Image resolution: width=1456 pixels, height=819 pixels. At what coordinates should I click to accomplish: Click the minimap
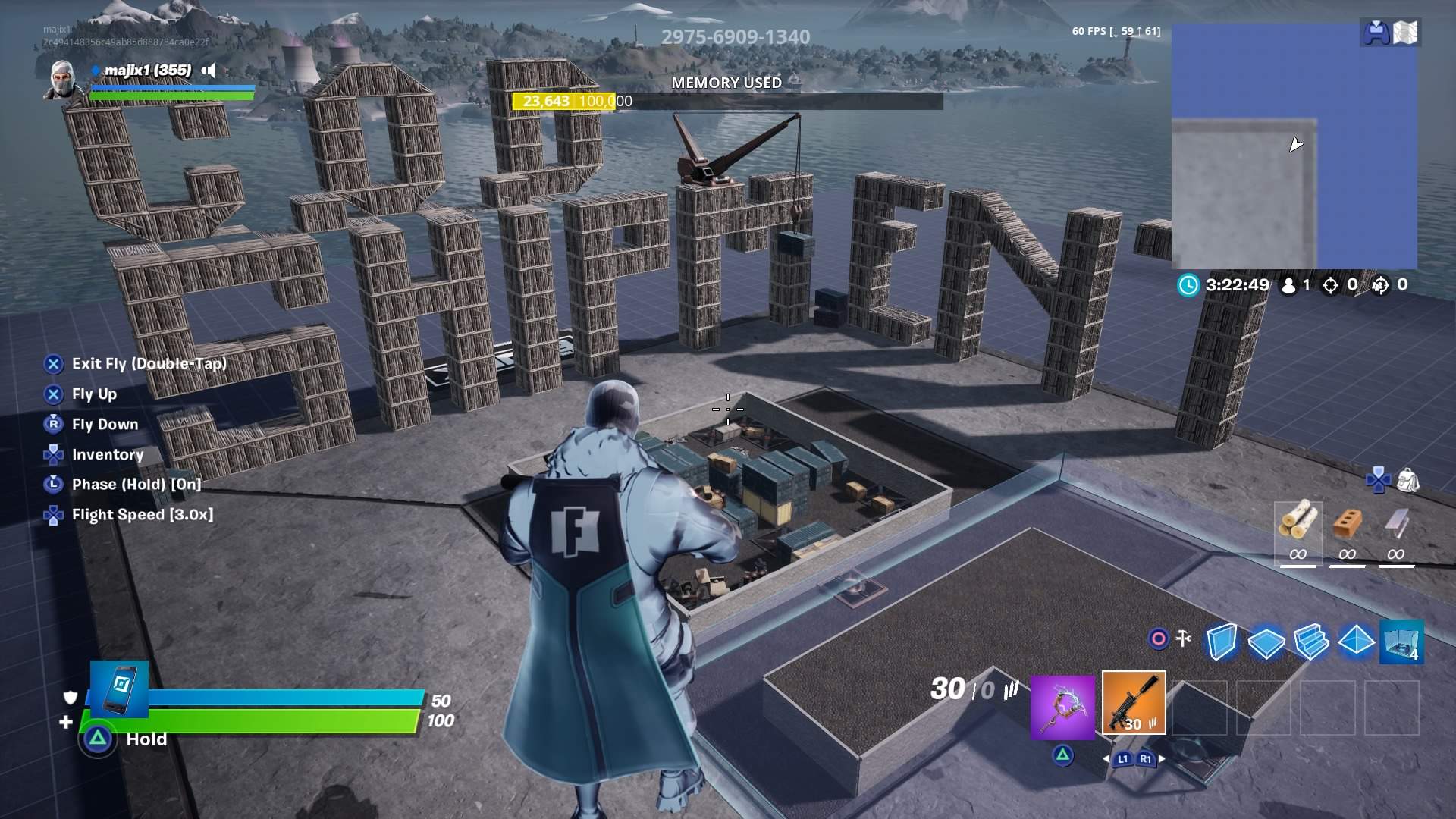tap(1294, 146)
